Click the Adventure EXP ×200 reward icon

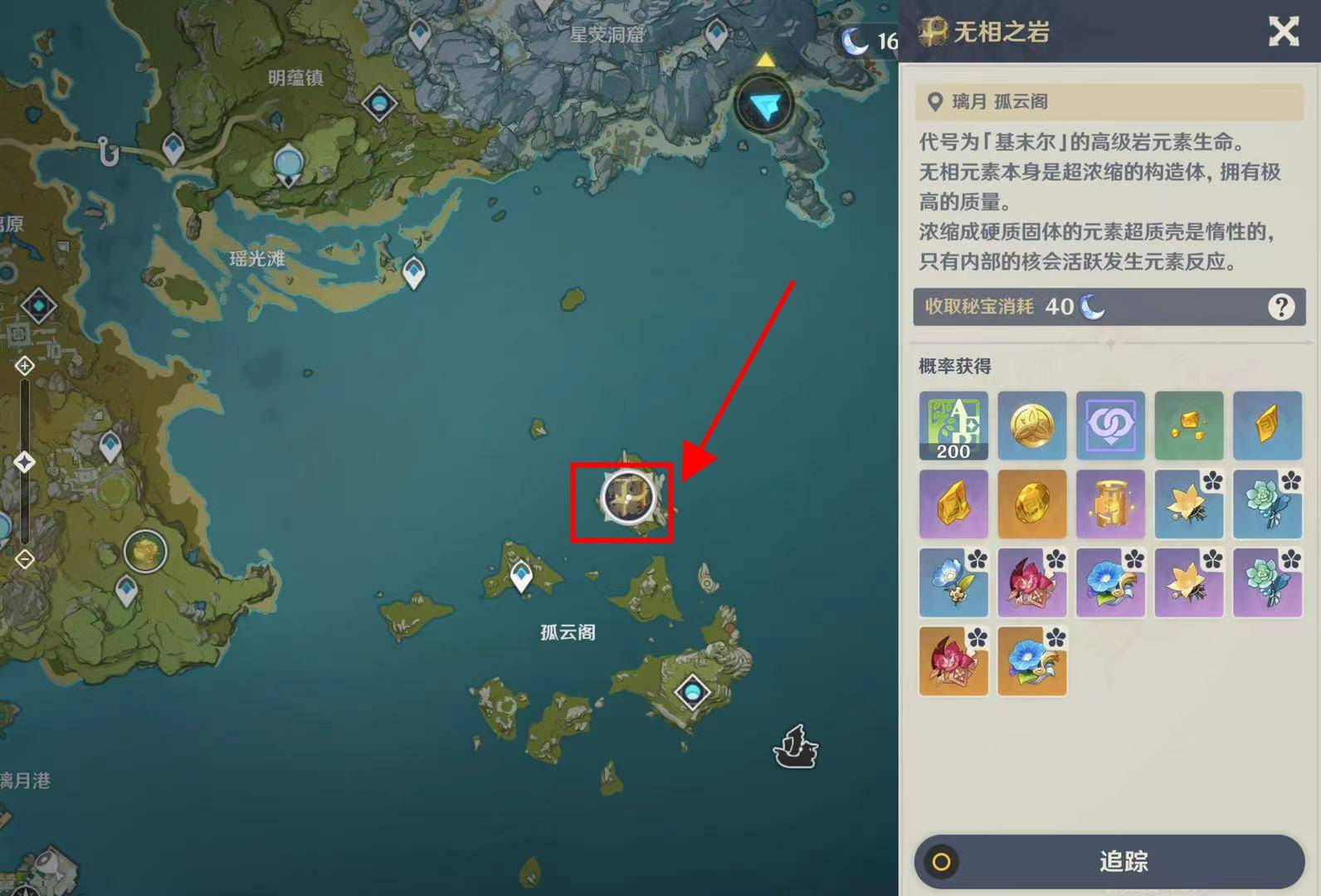(x=953, y=426)
